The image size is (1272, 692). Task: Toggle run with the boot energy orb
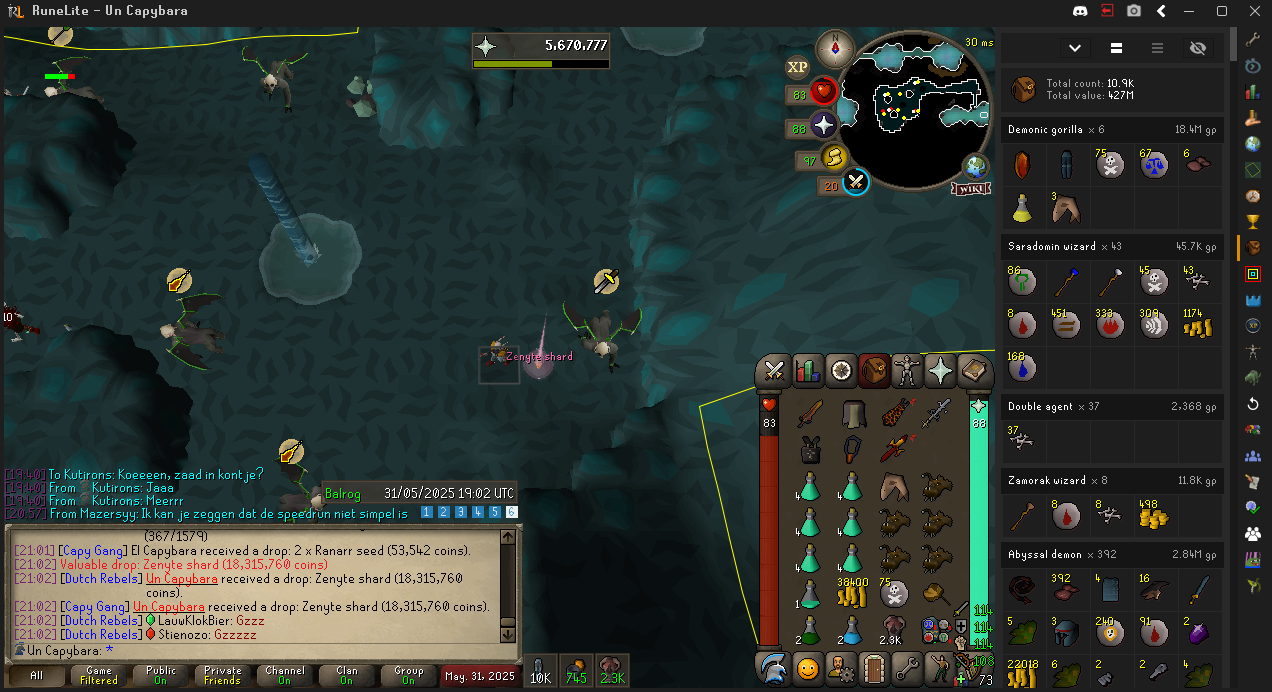(834, 158)
